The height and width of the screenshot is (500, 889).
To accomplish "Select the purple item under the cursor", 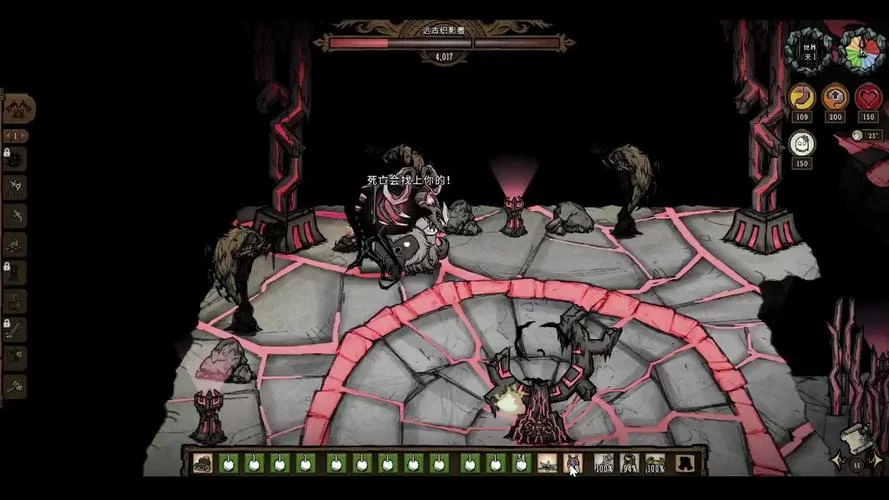I will [x=573, y=463].
